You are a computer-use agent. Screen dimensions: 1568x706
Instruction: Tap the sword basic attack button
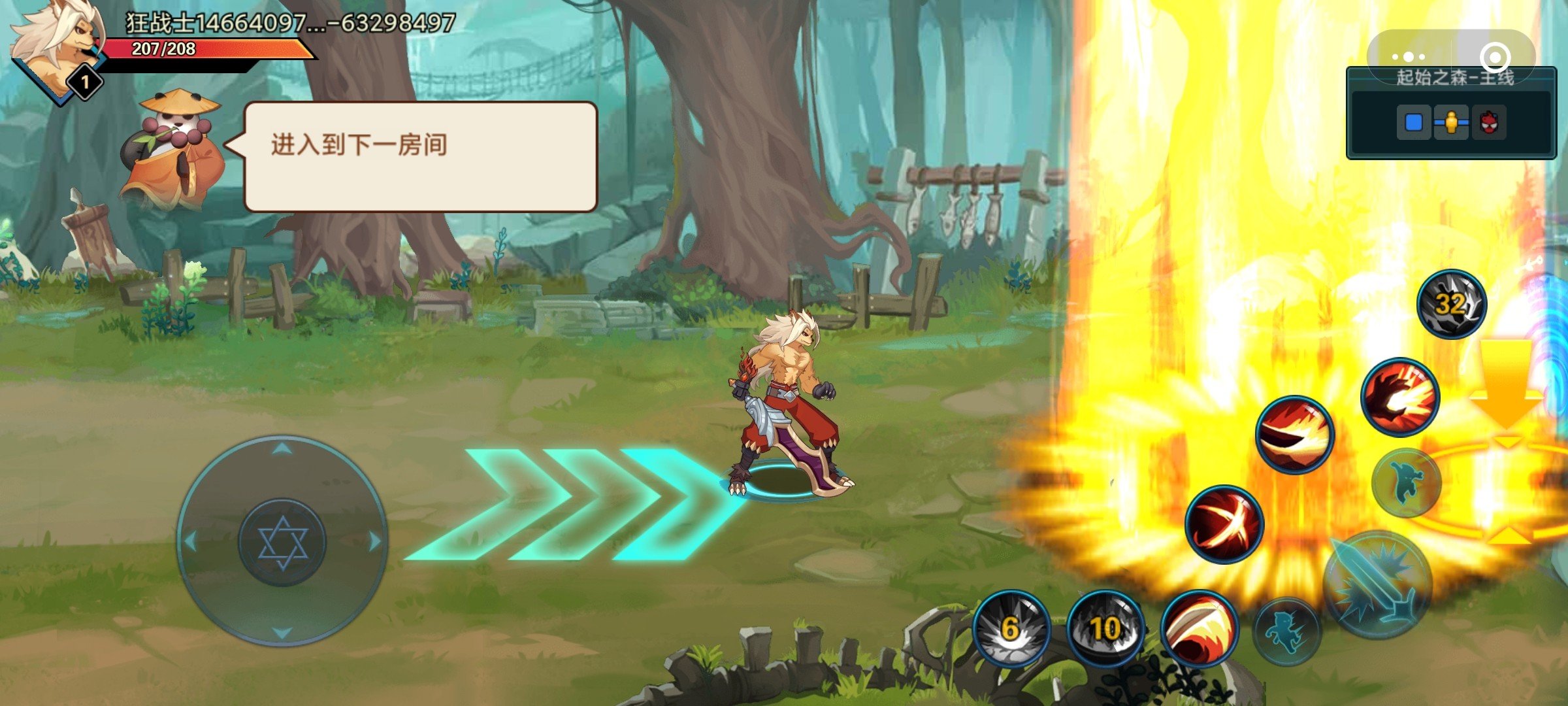click(x=1377, y=584)
